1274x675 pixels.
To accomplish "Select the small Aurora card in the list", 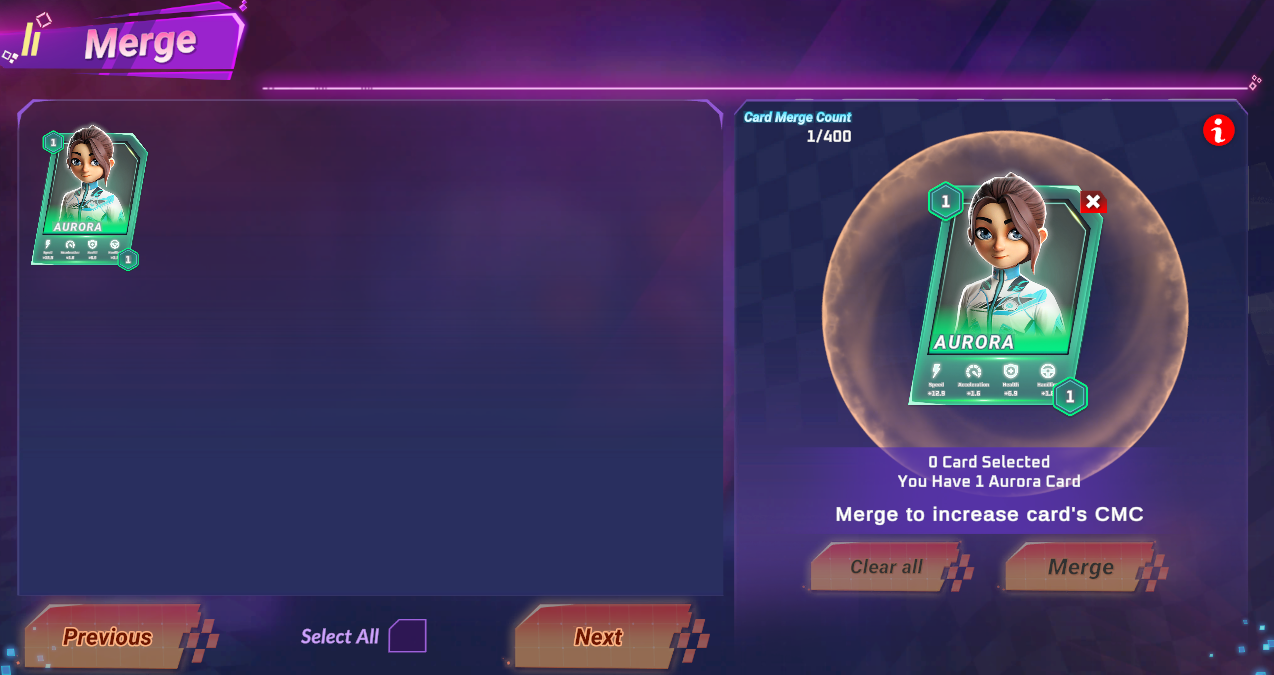I will [89, 198].
